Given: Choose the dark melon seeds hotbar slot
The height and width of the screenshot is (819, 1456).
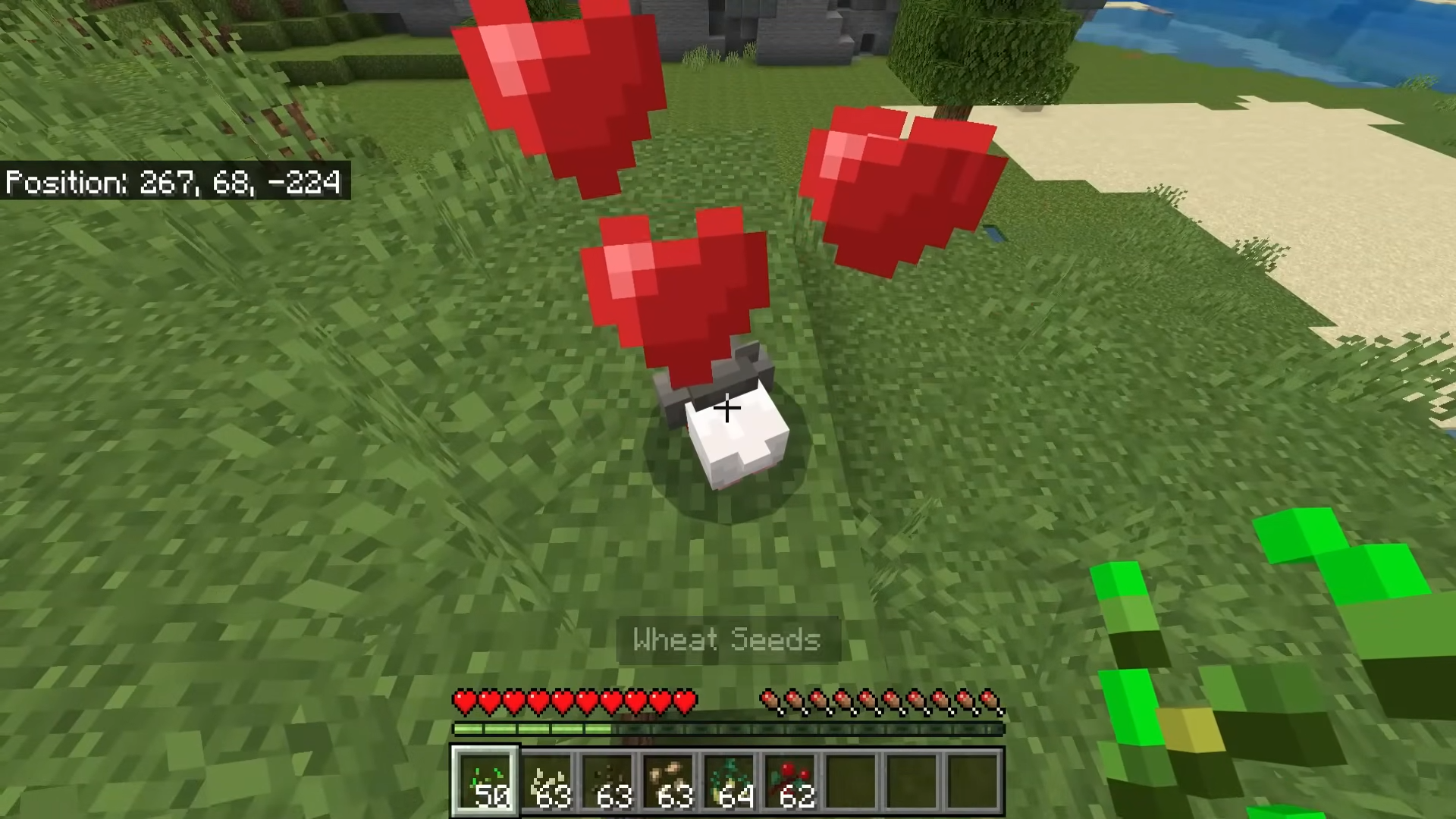Looking at the screenshot, I should (609, 782).
